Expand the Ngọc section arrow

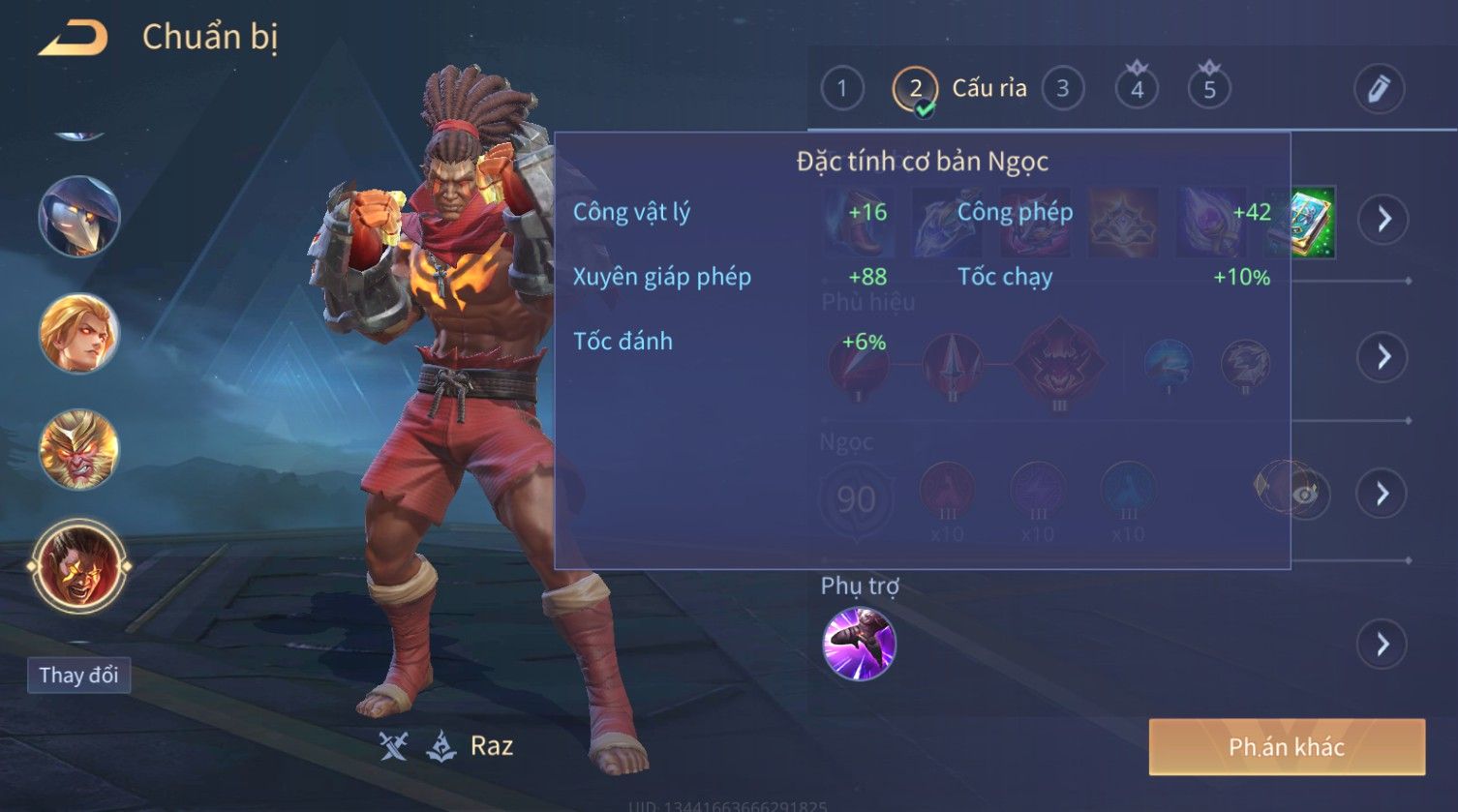point(1383,494)
